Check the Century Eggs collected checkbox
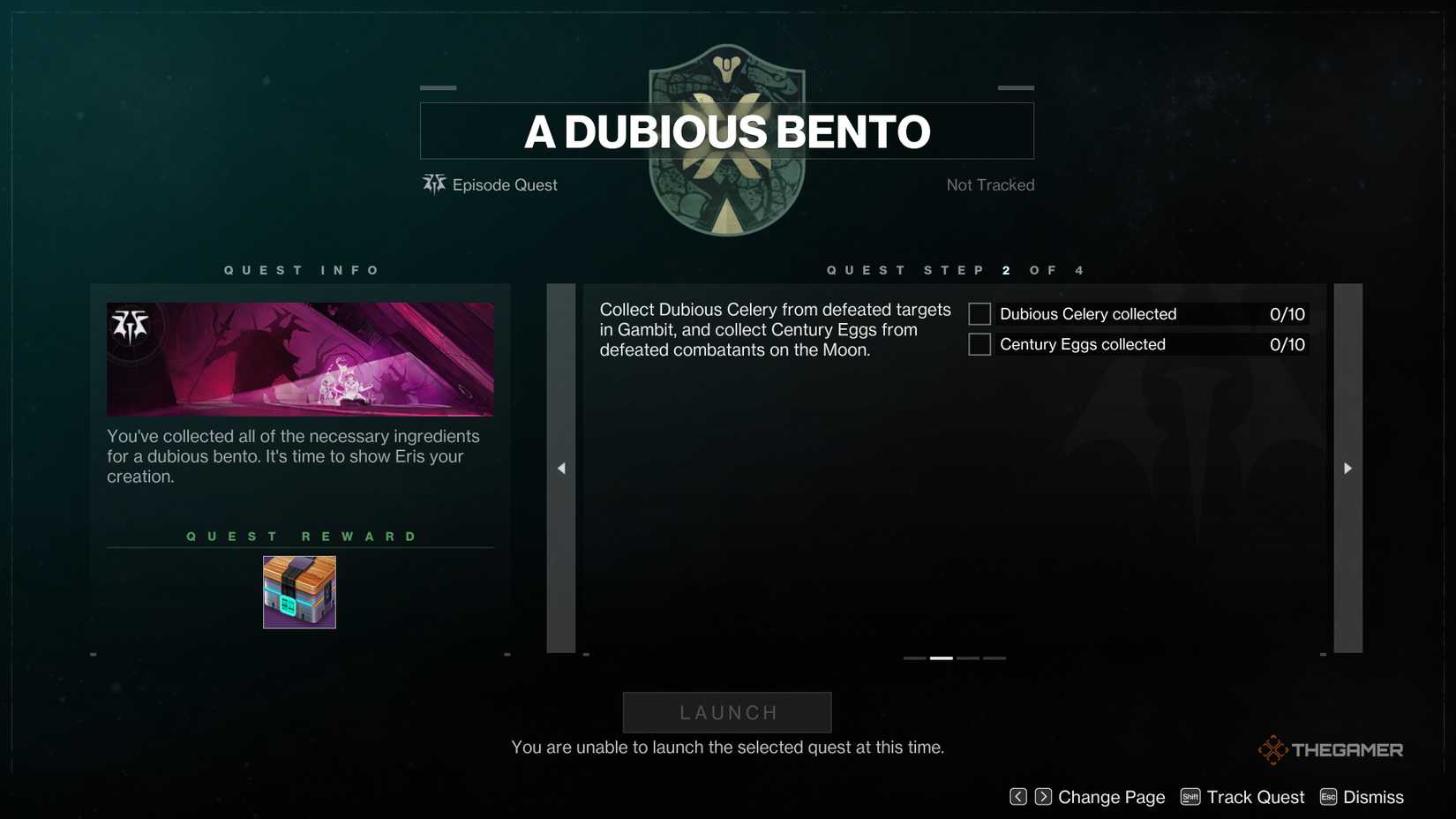The height and width of the screenshot is (819, 1456). tap(979, 344)
